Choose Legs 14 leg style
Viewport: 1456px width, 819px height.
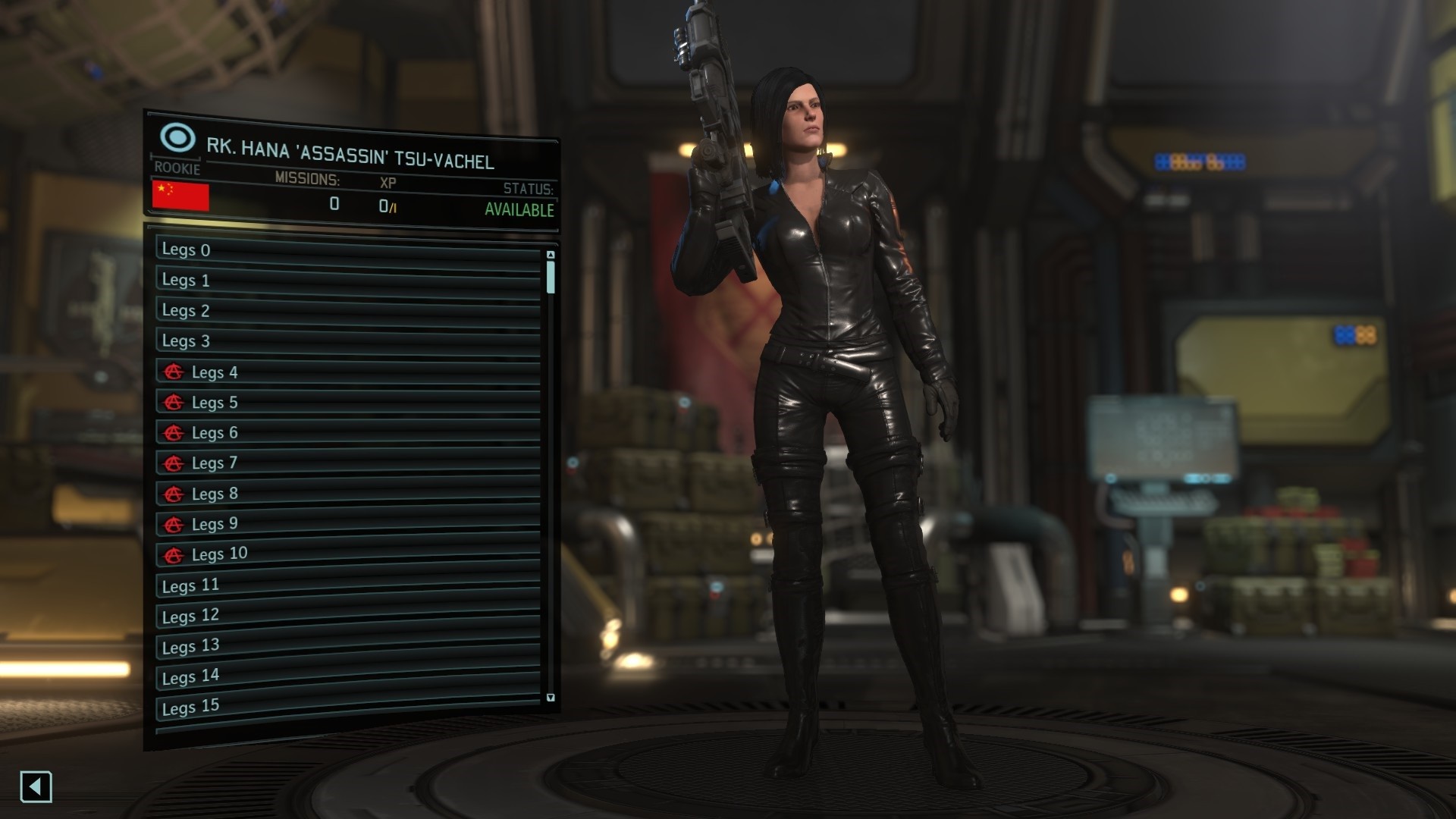[x=347, y=676]
